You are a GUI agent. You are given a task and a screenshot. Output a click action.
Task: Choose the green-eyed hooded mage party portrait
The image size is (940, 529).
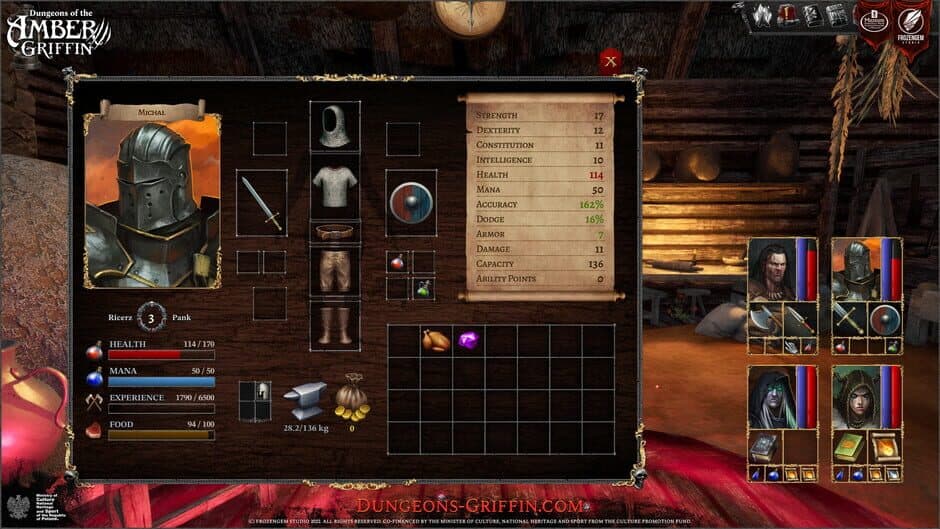pyautogui.click(x=770, y=397)
